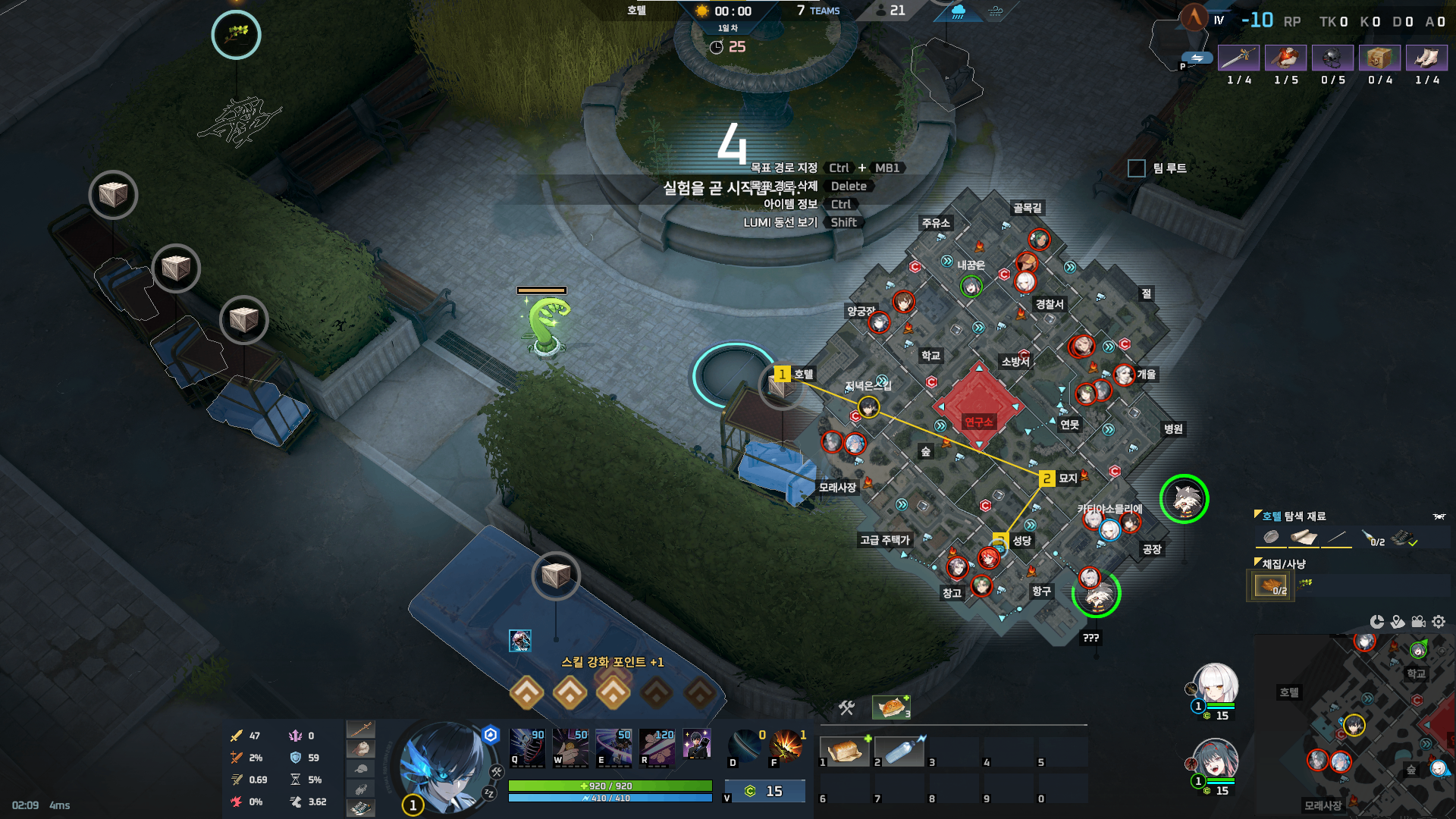Open minimap settings gear icon
The height and width of the screenshot is (819, 1456).
[x=1439, y=622]
